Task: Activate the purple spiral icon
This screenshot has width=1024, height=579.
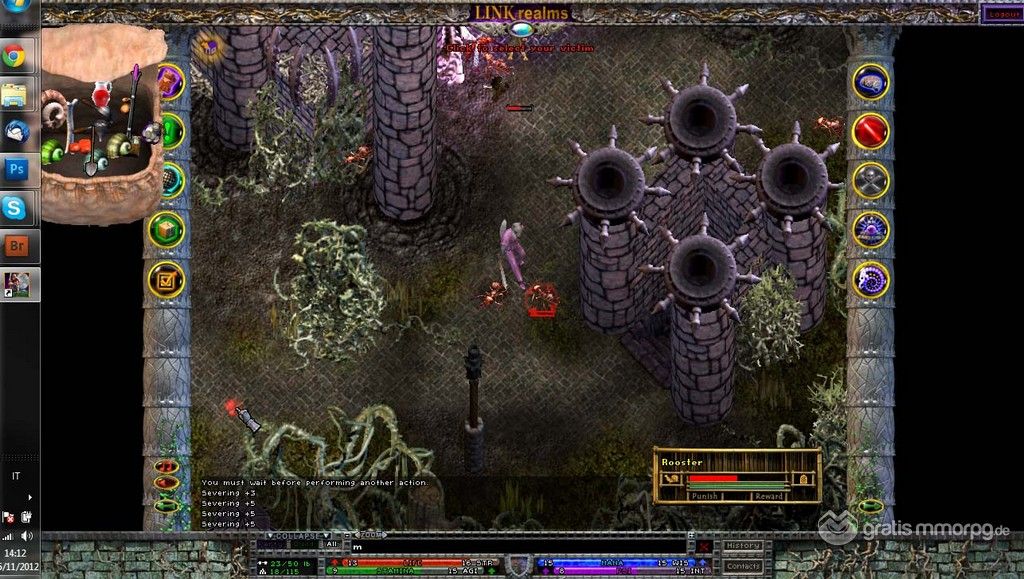Action: click(870, 279)
